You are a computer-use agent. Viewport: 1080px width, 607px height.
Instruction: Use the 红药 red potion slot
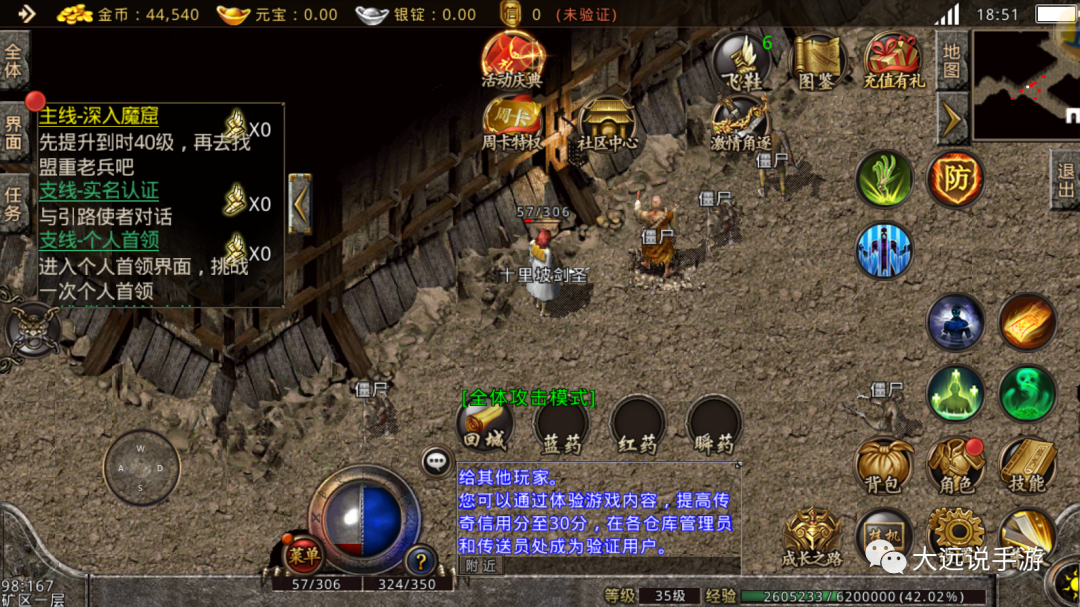[x=639, y=426]
